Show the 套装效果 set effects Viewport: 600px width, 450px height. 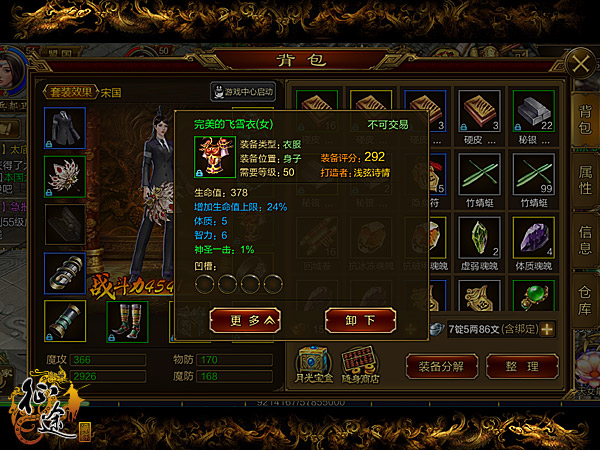coord(68,92)
